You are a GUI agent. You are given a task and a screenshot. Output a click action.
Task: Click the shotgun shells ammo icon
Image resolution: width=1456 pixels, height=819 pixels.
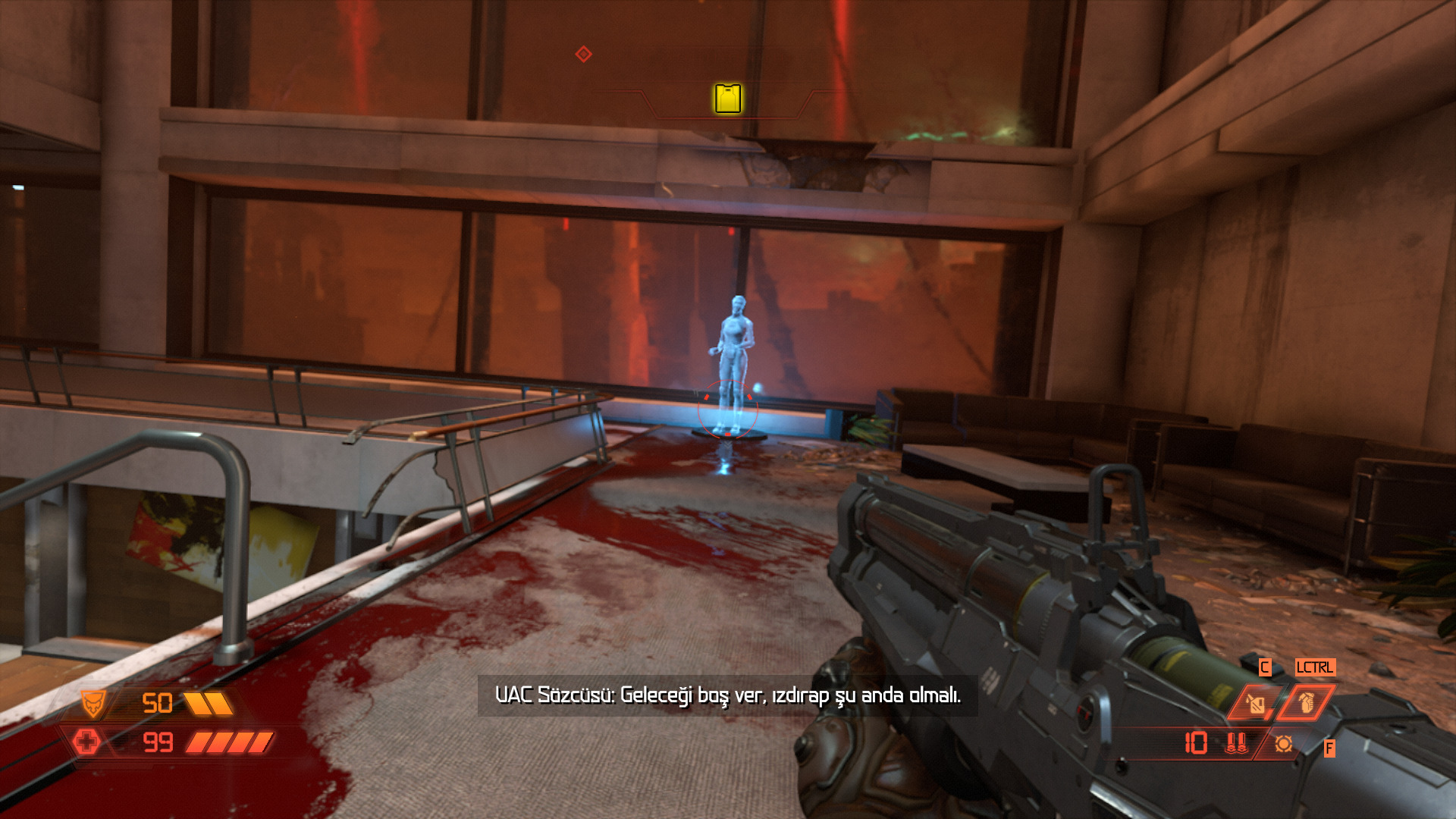click(x=1236, y=743)
